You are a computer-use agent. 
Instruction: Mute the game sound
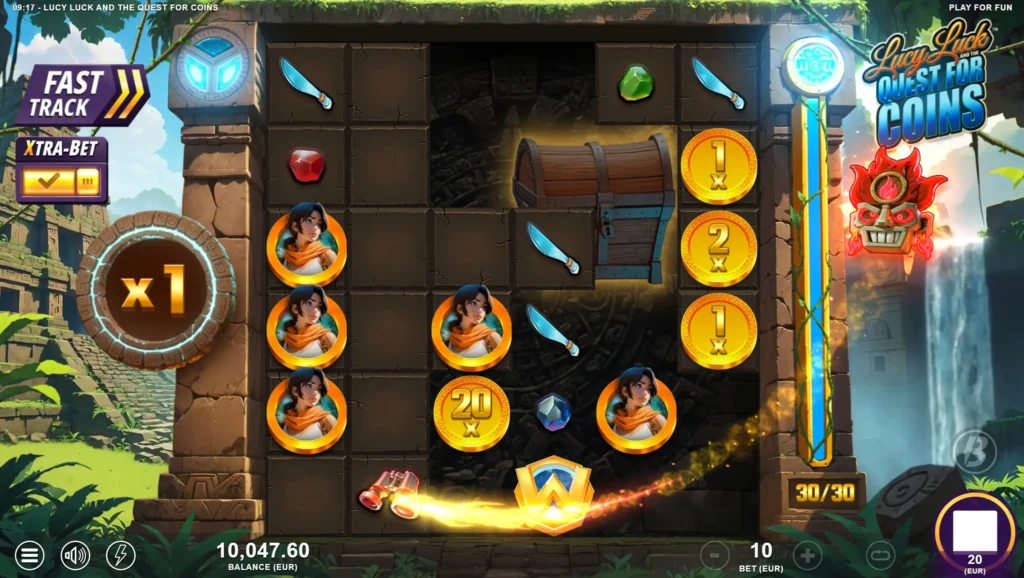coord(75,555)
